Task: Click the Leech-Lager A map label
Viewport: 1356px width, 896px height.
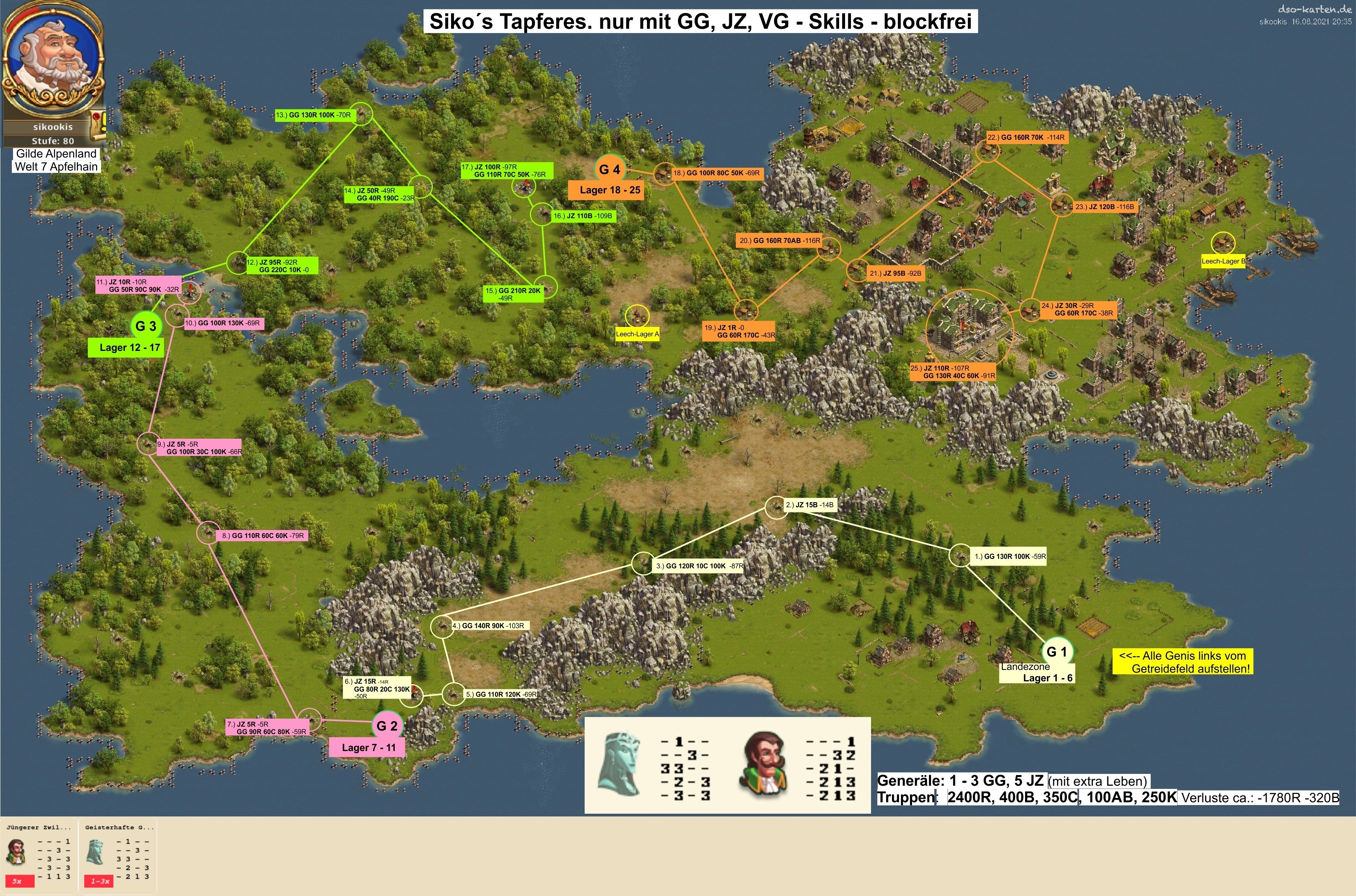Action: coord(637,334)
